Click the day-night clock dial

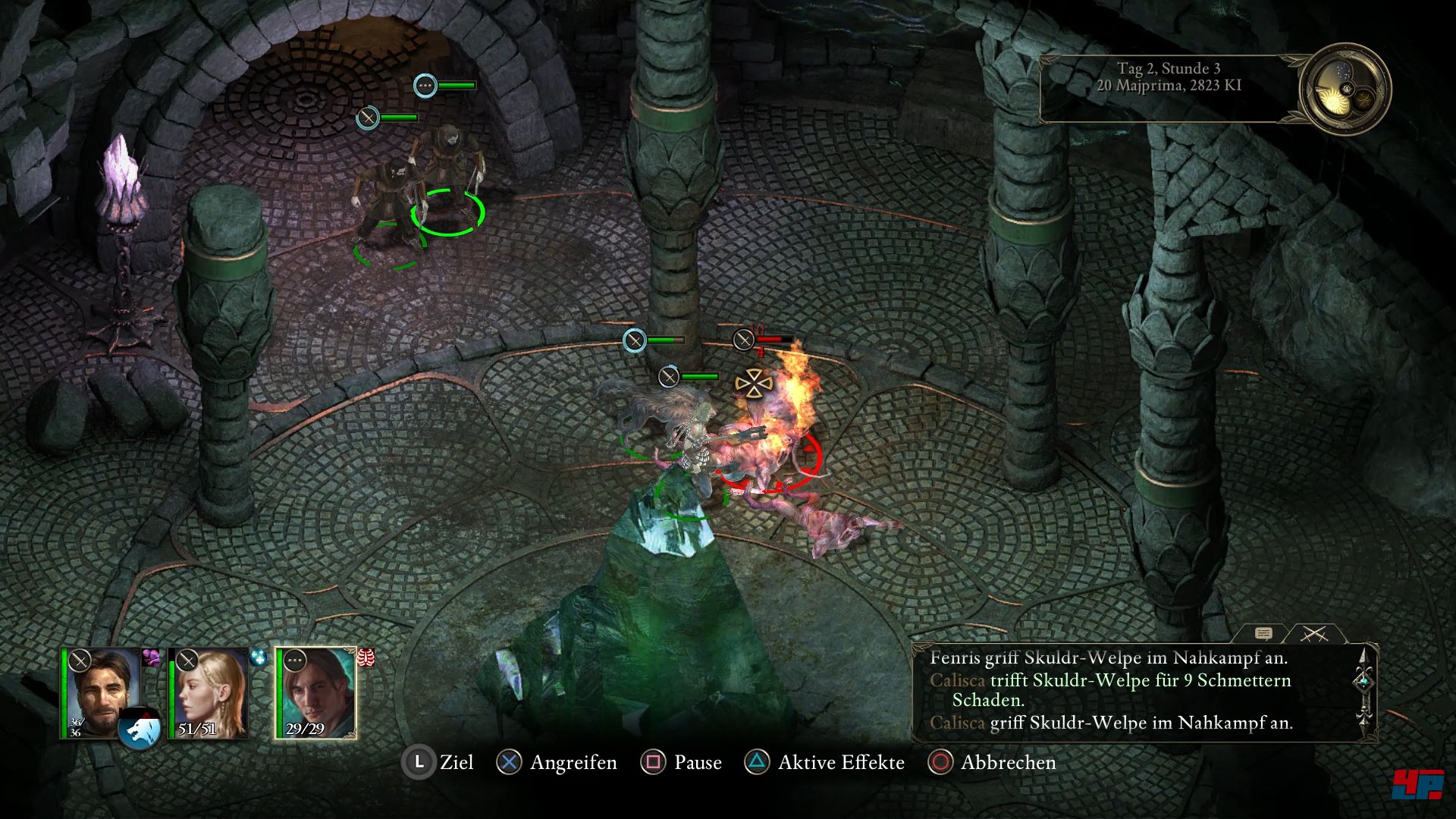tap(1345, 89)
